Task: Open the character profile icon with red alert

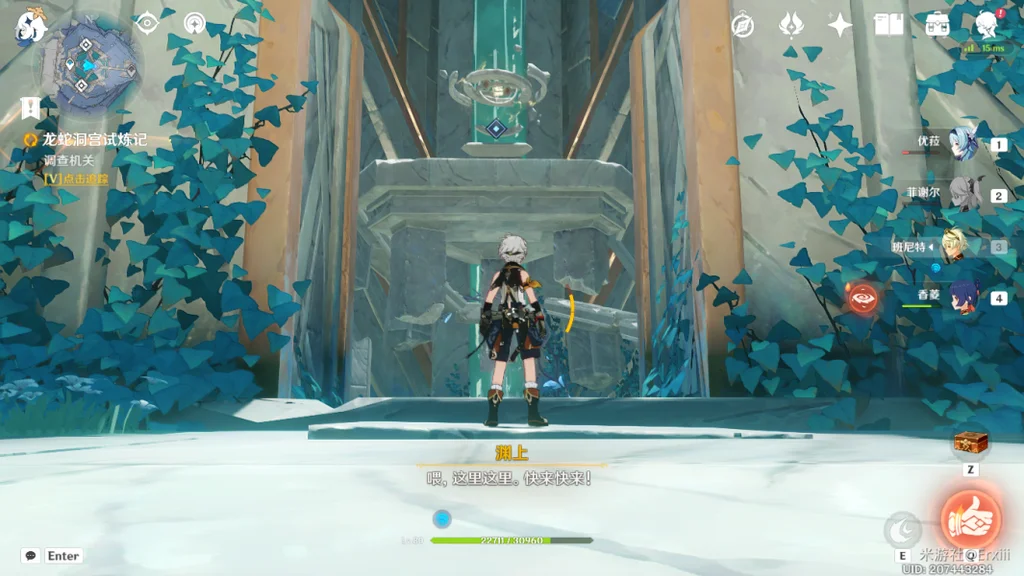Action: point(987,24)
